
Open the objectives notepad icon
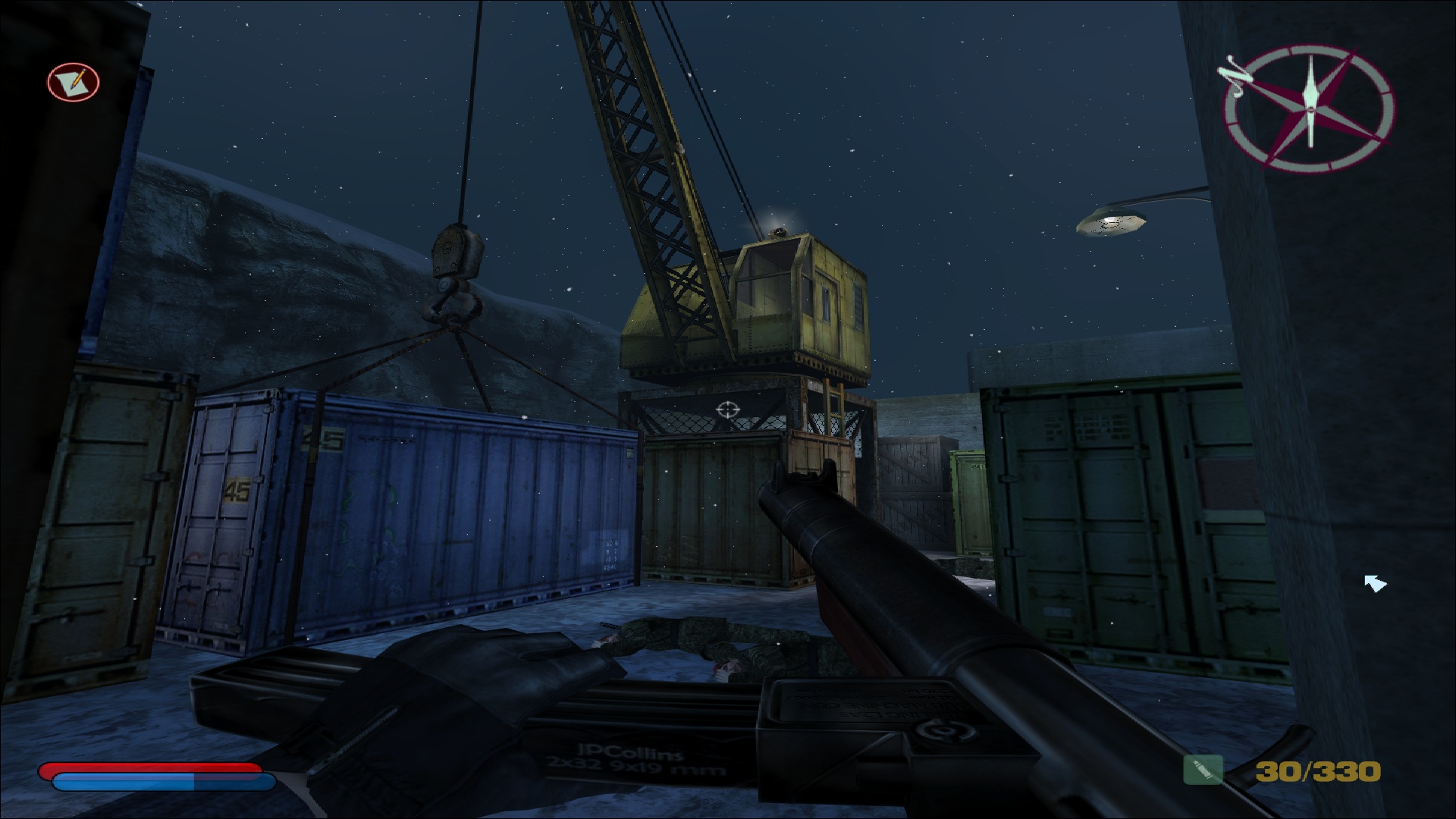[74, 80]
